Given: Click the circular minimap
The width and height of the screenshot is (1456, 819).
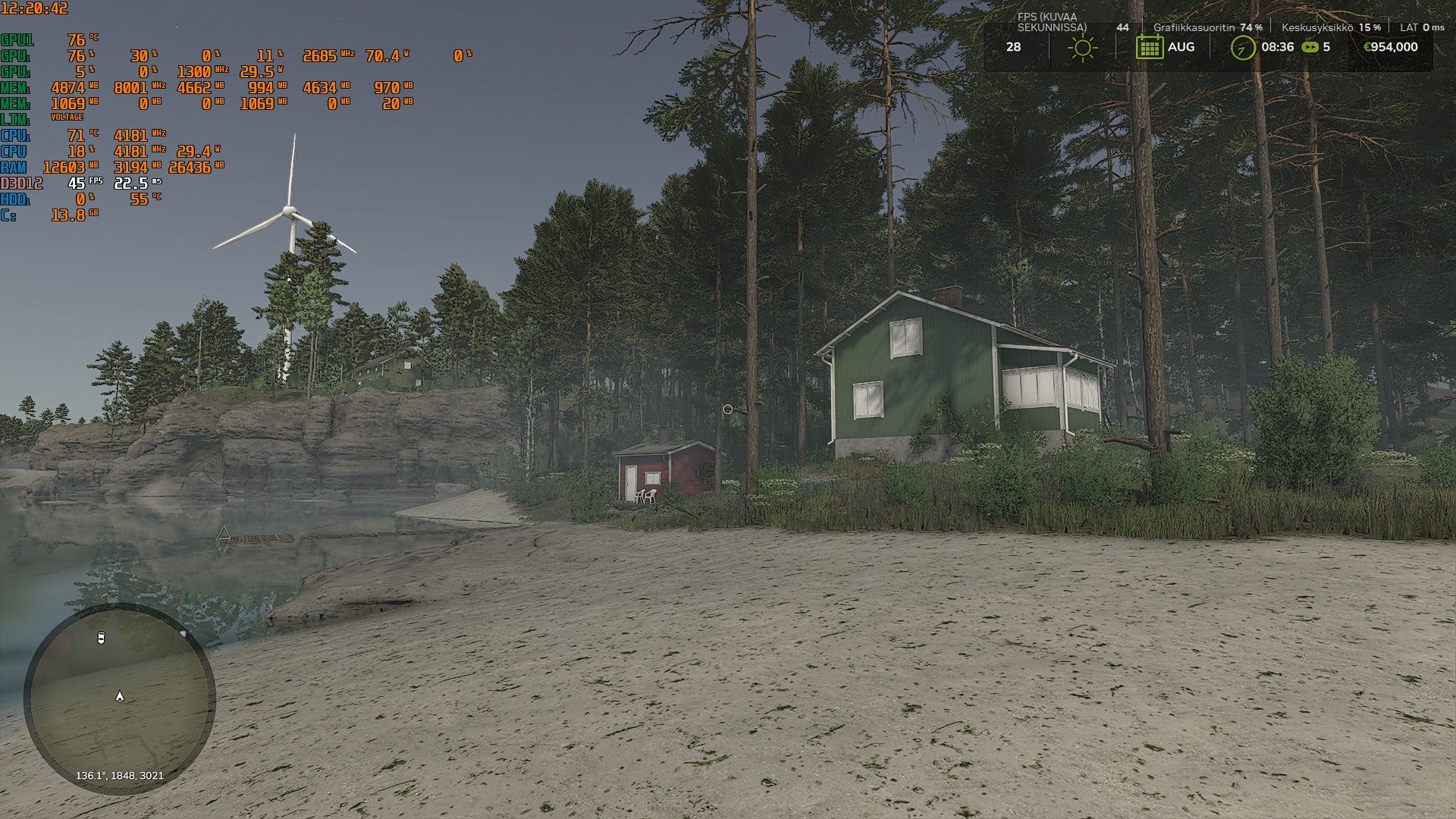Looking at the screenshot, I should pos(120,698).
